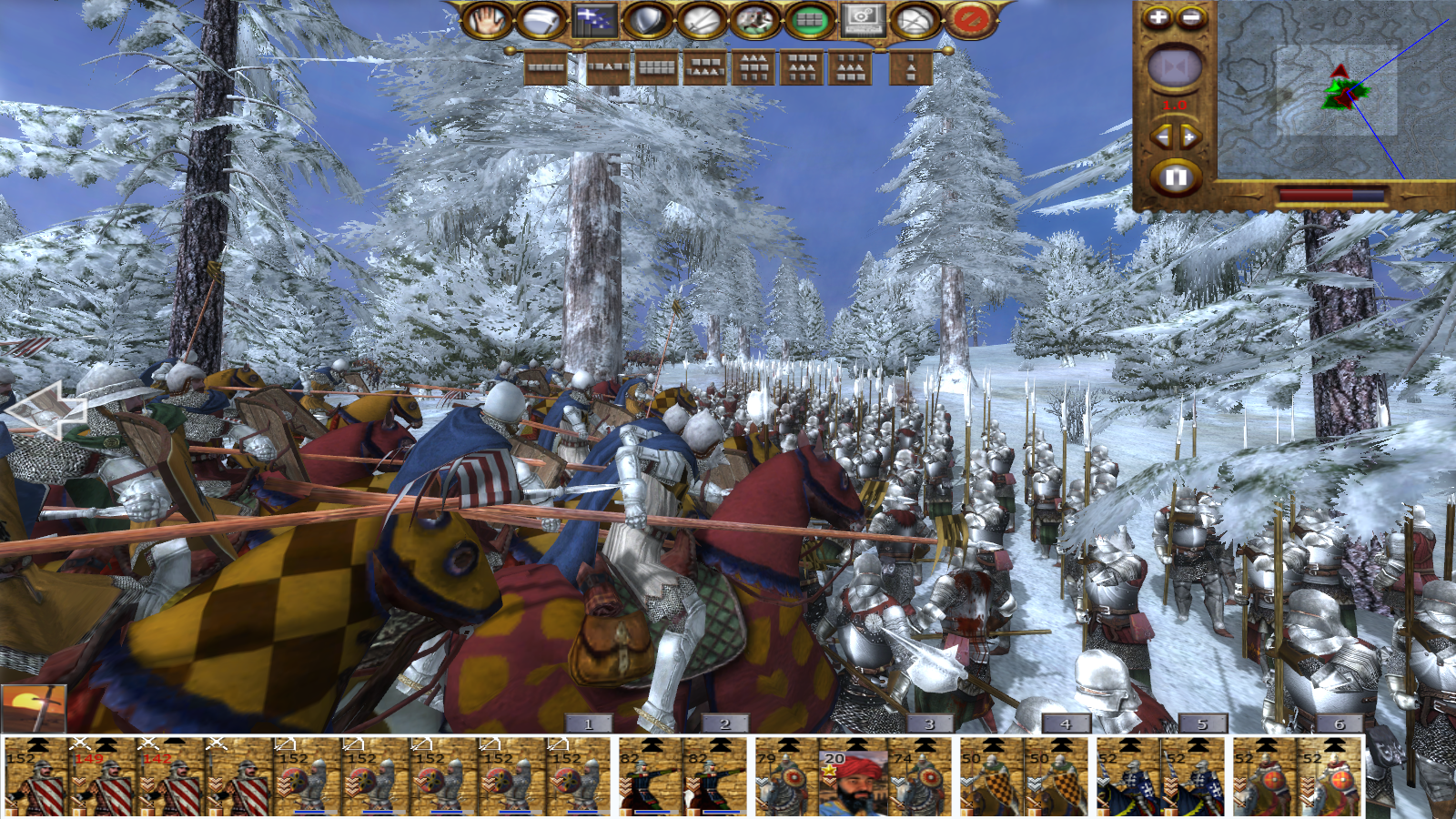Zoom out on the battle minimap
Viewport: 1456px width, 819px height.
1191,17
